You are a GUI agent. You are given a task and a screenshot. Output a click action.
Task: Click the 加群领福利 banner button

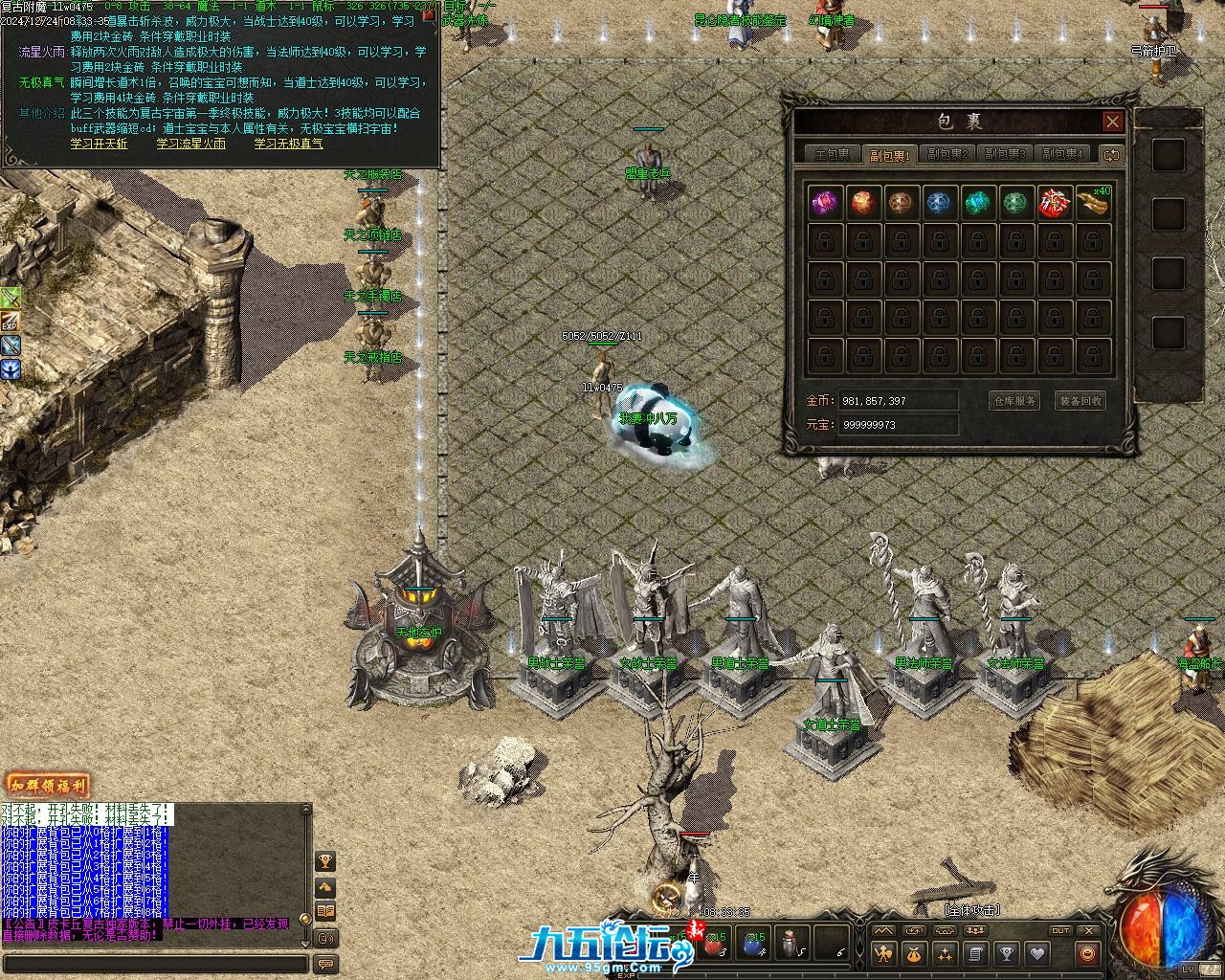(x=48, y=786)
